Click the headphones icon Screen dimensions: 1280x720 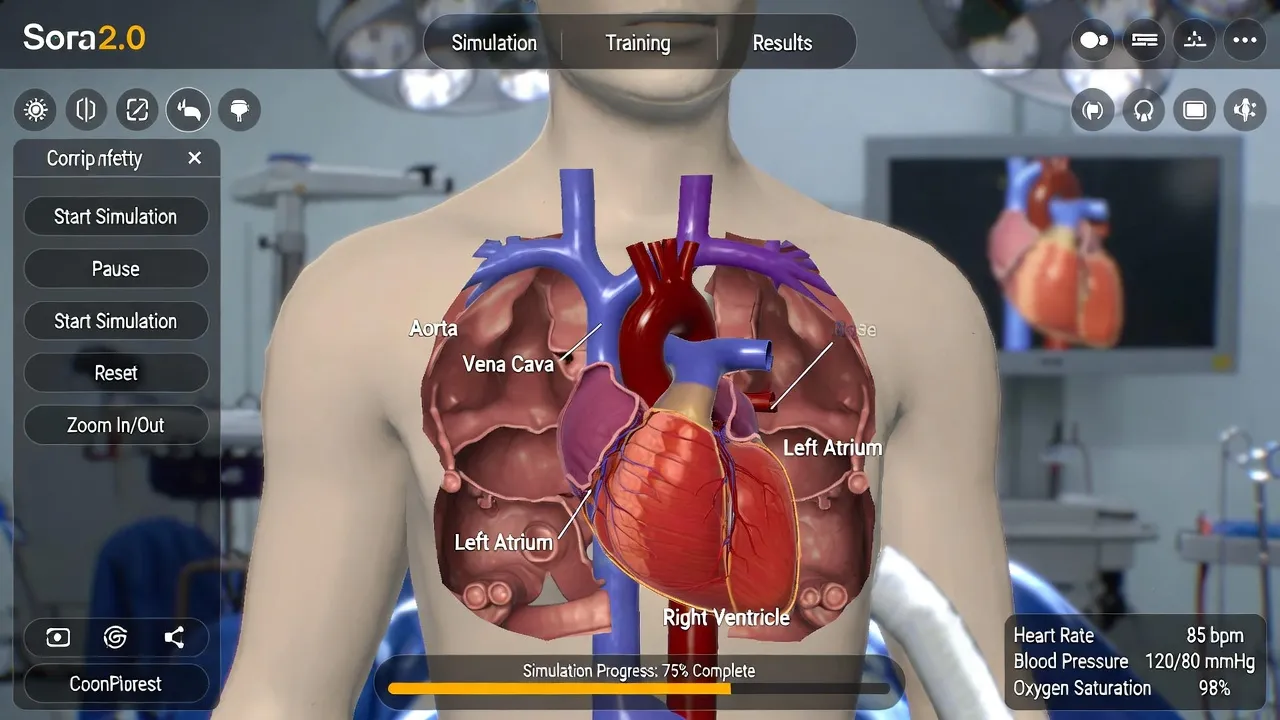(x=1144, y=111)
